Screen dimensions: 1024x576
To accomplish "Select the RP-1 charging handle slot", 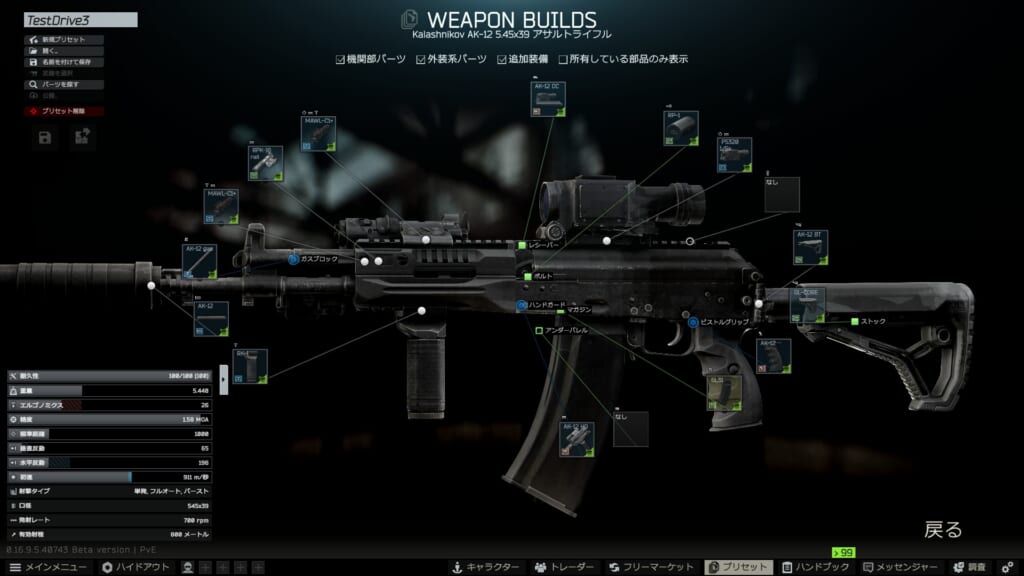I will [x=680, y=128].
